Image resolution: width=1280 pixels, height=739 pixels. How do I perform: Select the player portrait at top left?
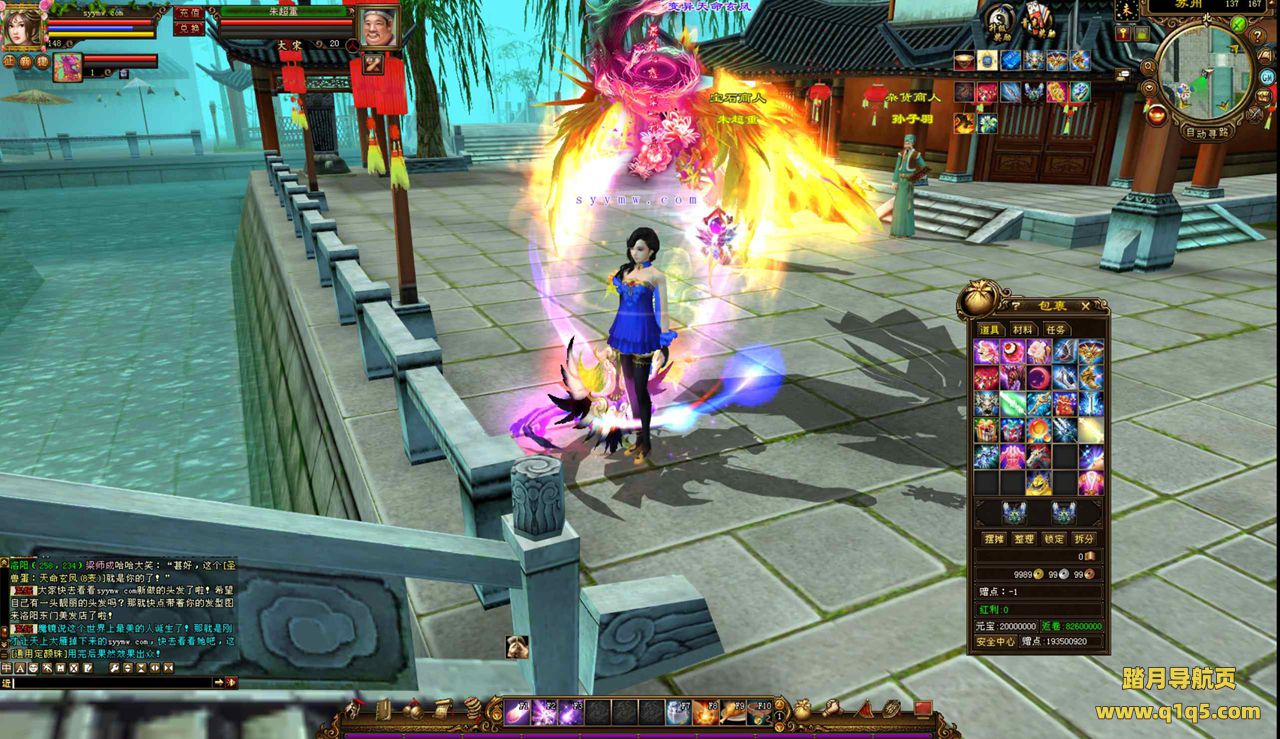coord(20,28)
